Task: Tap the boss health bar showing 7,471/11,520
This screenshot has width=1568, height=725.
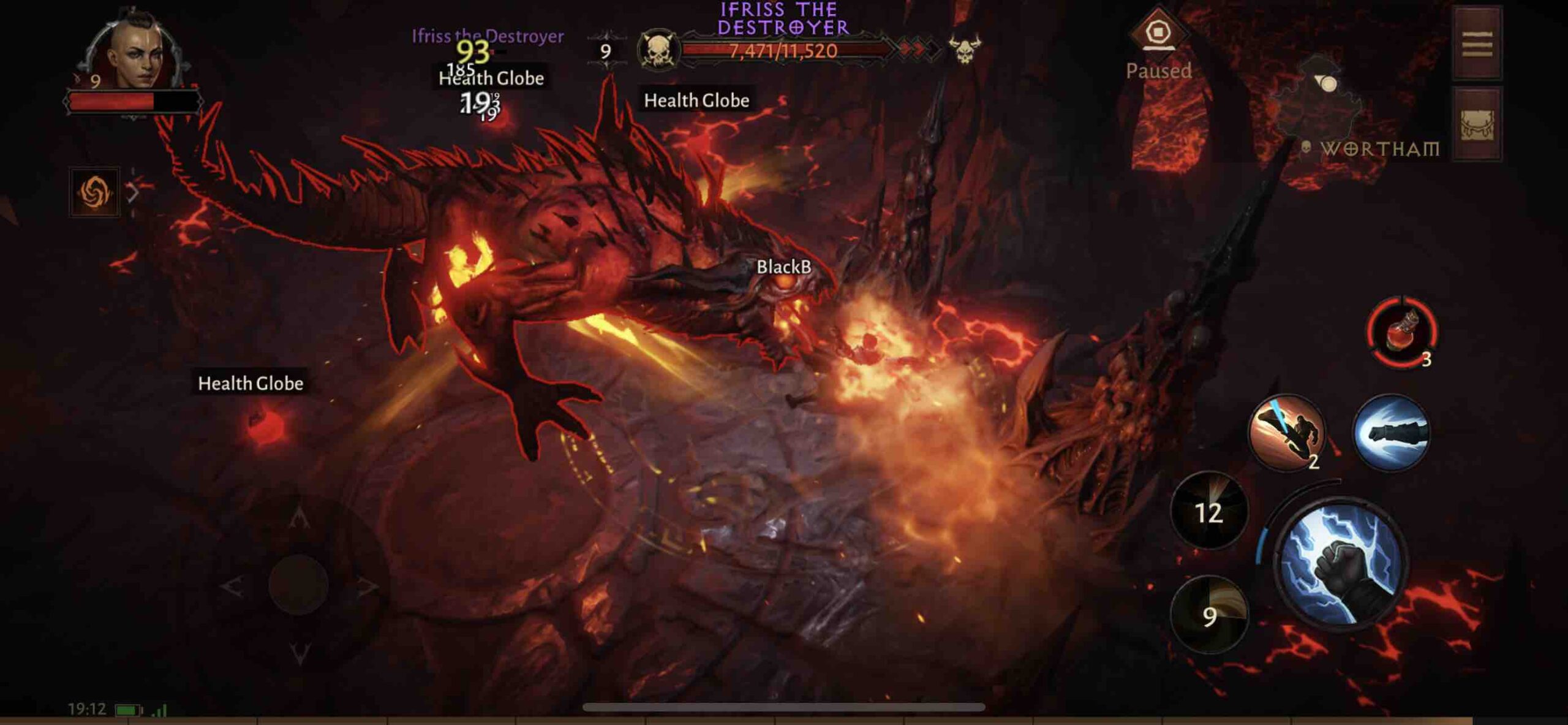Action: tap(784, 51)
